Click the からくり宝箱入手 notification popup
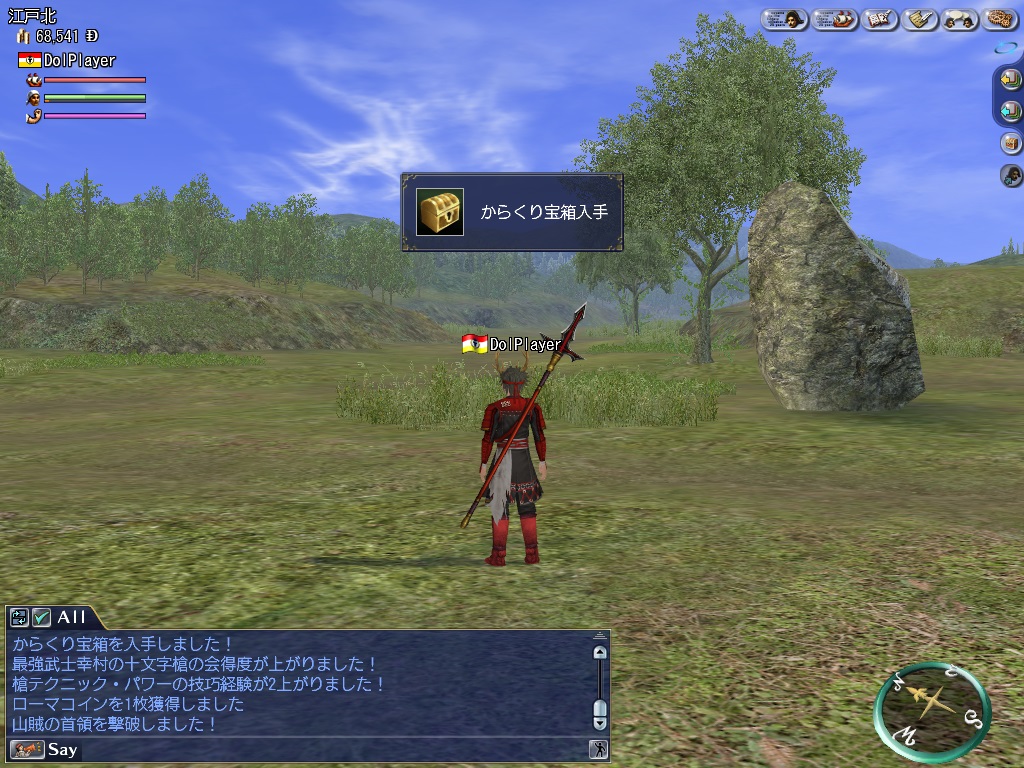 coord(512,212)
